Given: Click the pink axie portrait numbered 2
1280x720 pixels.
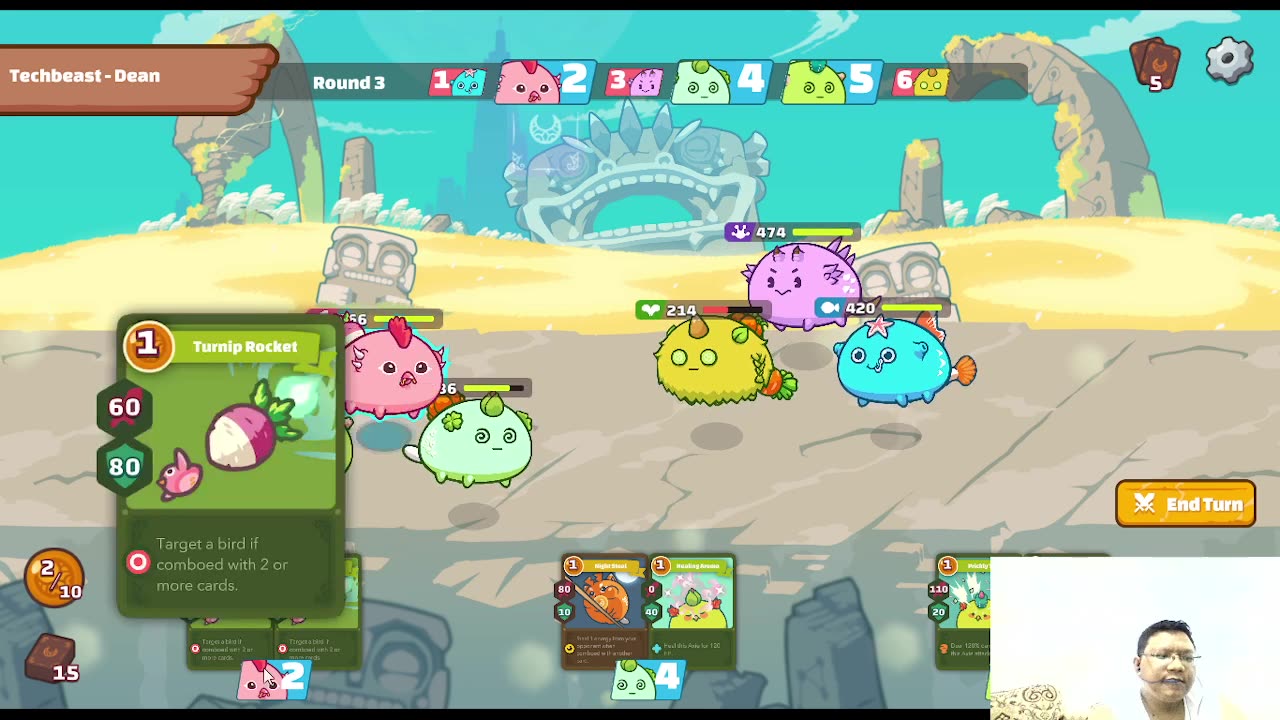Looking at the screenshot, I should tap(540, 80).
